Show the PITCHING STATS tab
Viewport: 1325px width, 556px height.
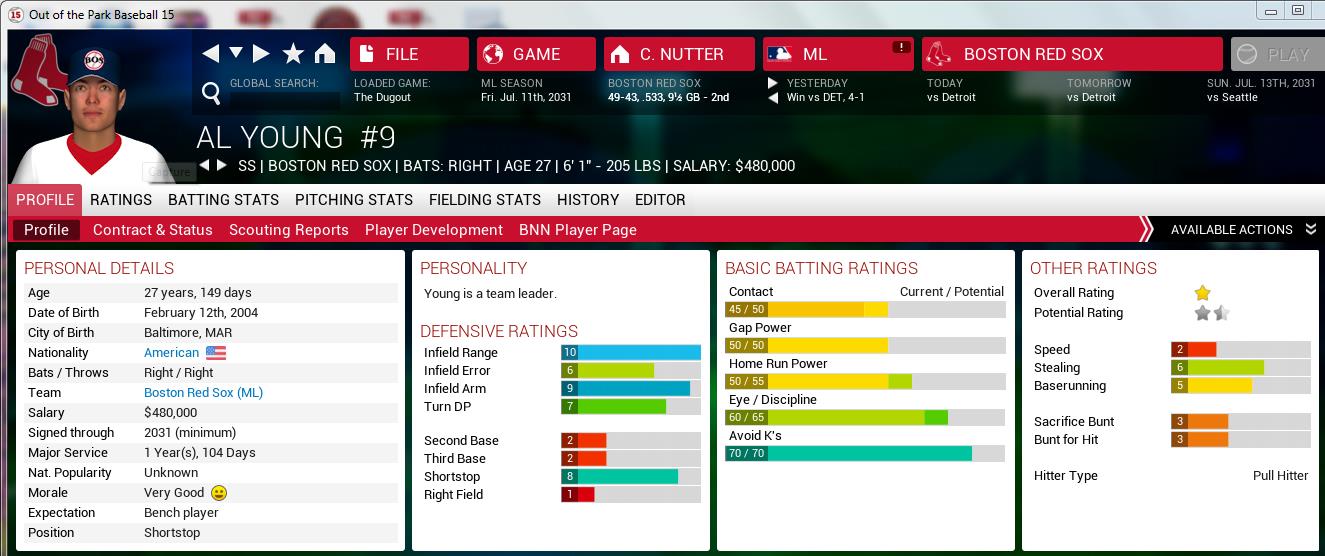(354, 200)
